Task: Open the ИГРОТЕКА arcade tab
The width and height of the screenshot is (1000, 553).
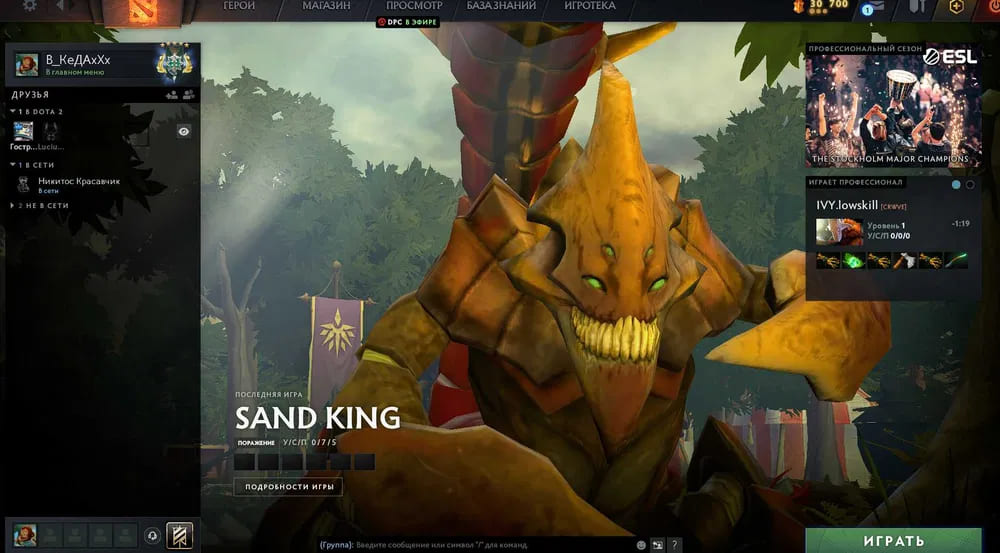Action: click(590, 6)
